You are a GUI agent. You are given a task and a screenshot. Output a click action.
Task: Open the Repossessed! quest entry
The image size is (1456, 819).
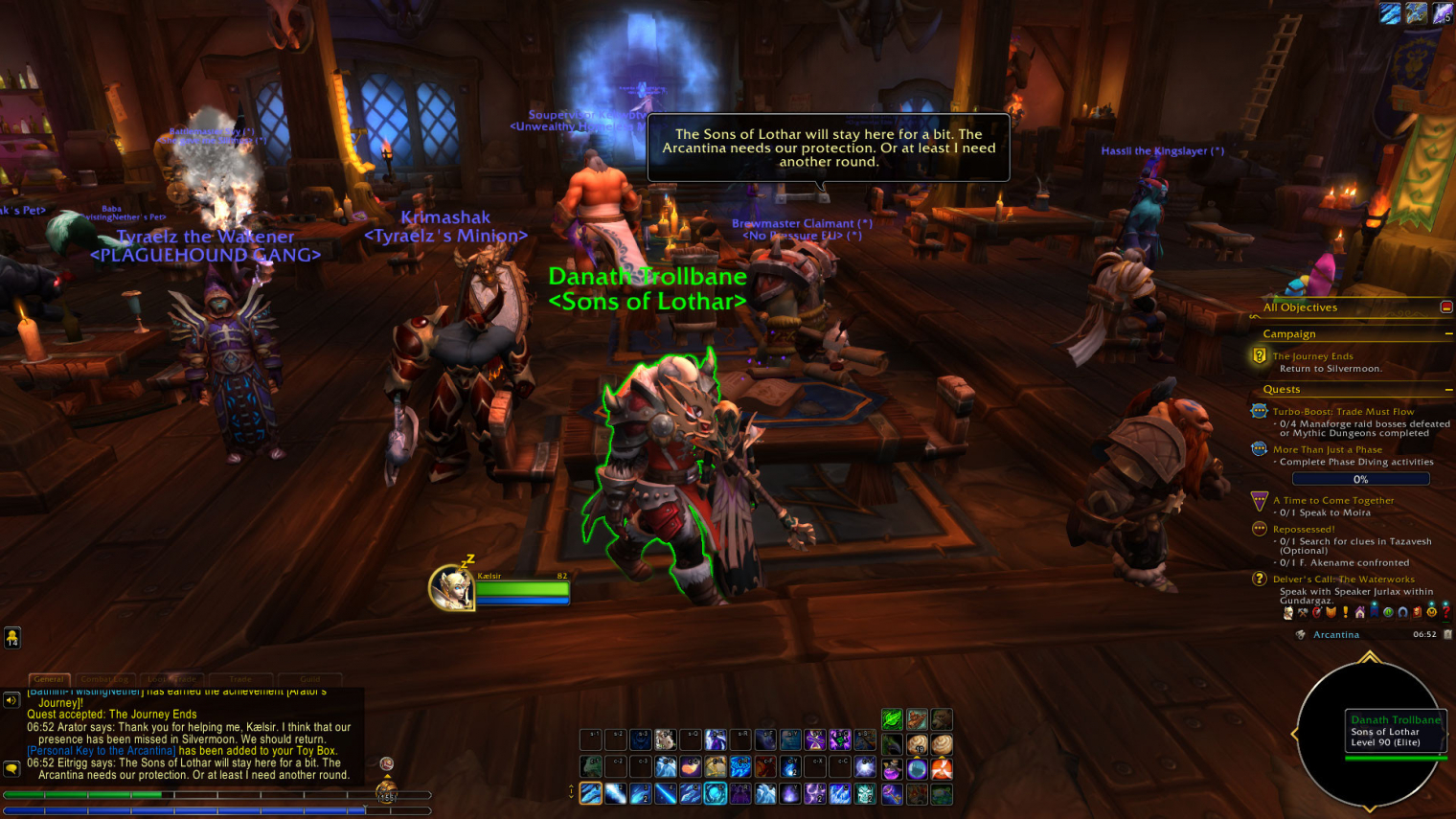[1303, 529]
